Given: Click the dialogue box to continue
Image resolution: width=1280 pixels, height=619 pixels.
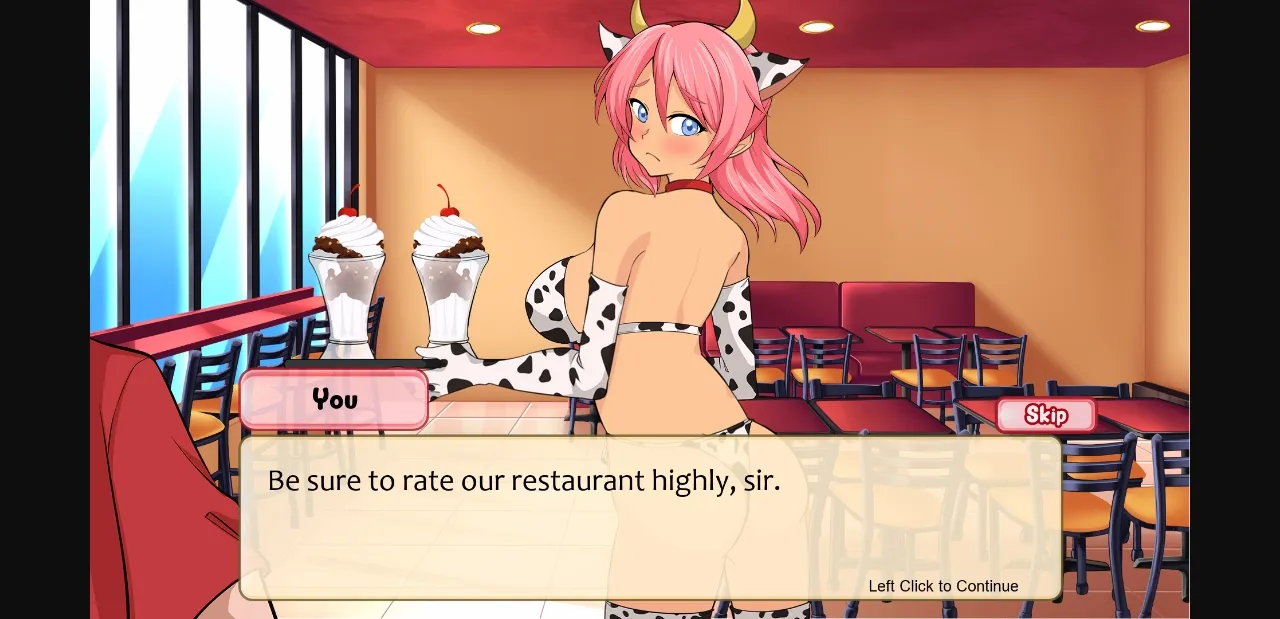Looking at the screenshot, I should pos(650,518).
